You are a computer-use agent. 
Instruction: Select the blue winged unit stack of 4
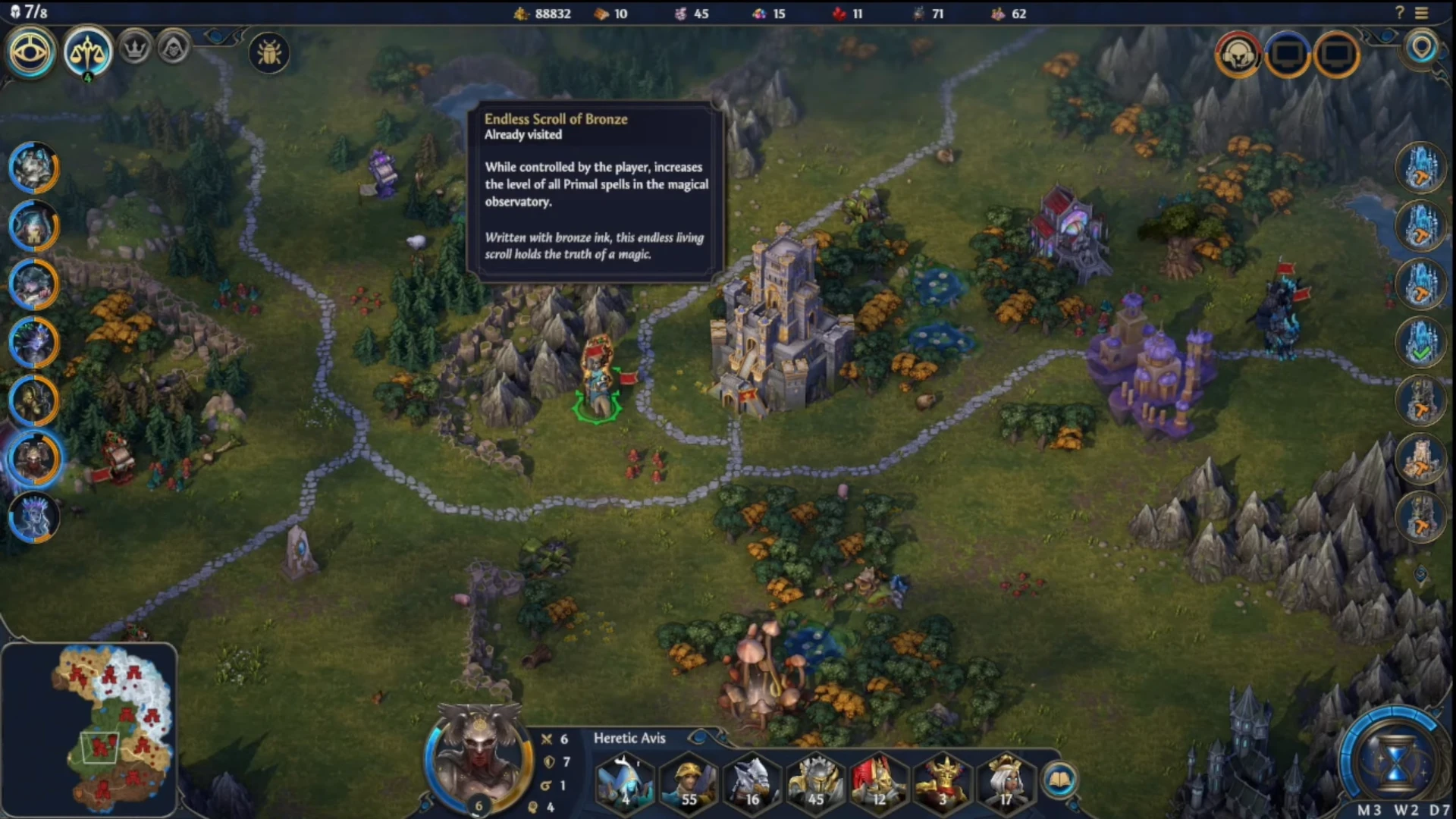click(625, 781)
